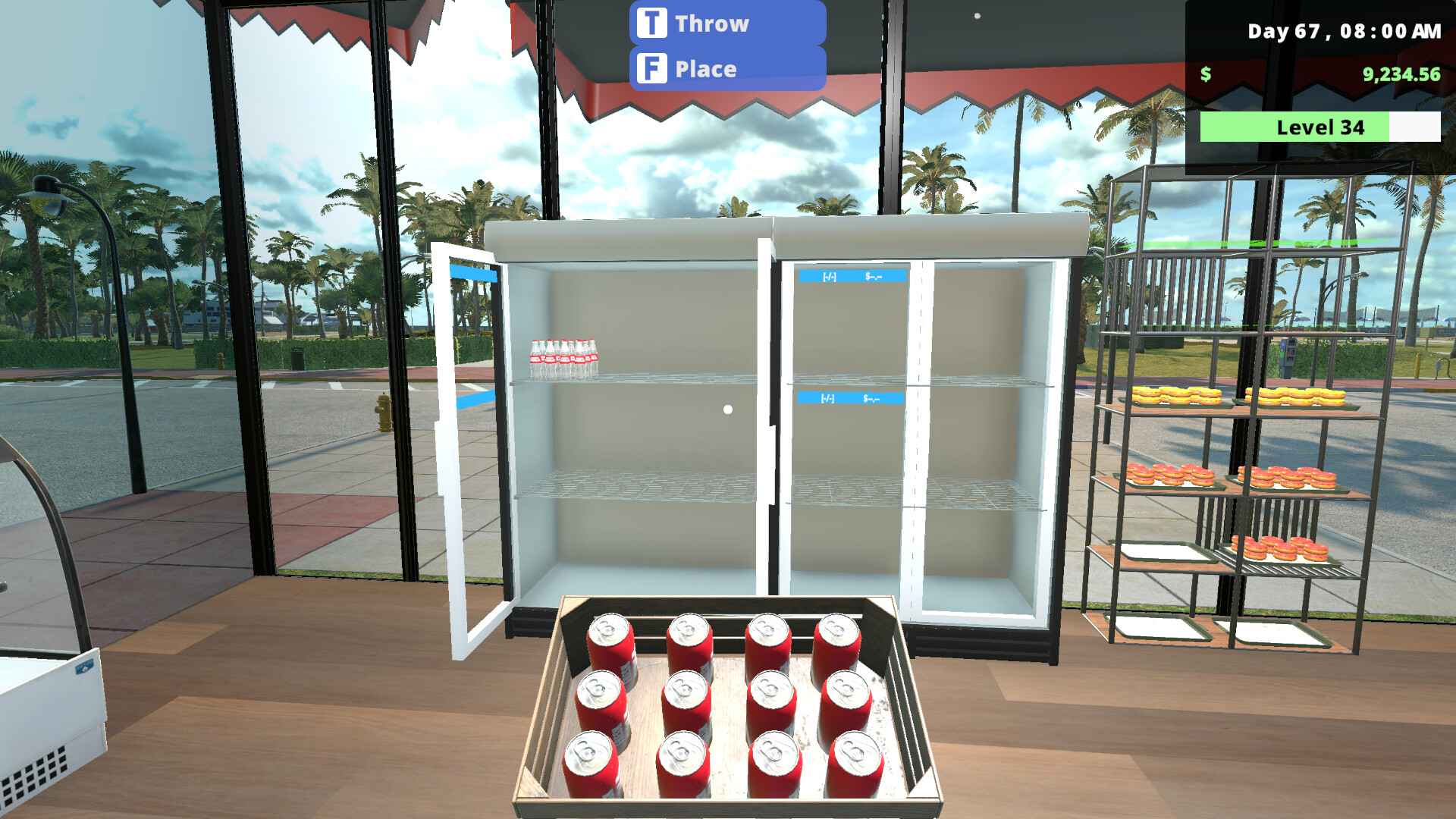Click the Level 34 progress bar

[x=1319, y=127]
